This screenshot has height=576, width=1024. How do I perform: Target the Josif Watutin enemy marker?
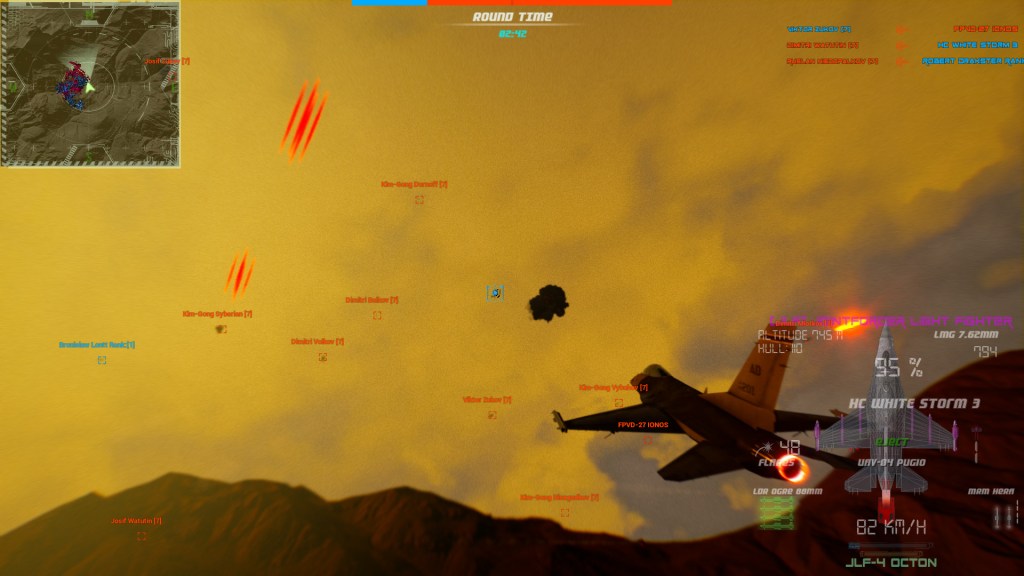click(x=141, y=536)
